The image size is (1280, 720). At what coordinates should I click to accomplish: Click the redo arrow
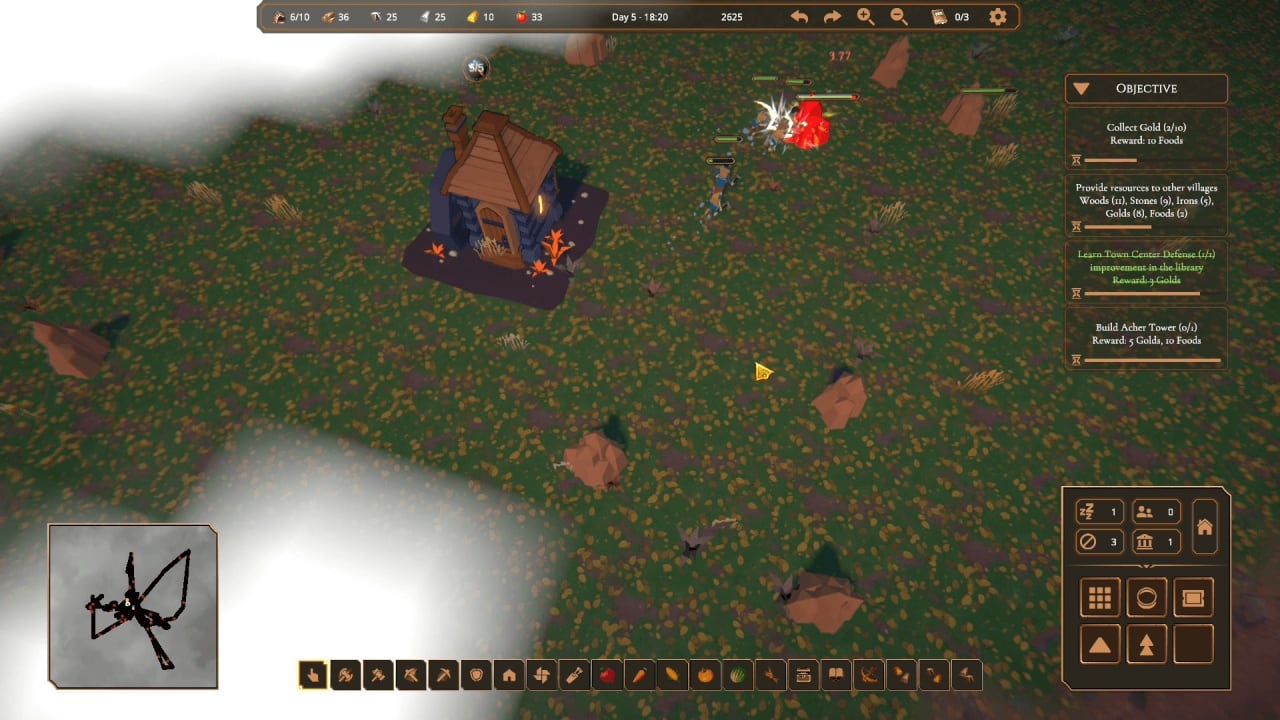click(832, 17)
